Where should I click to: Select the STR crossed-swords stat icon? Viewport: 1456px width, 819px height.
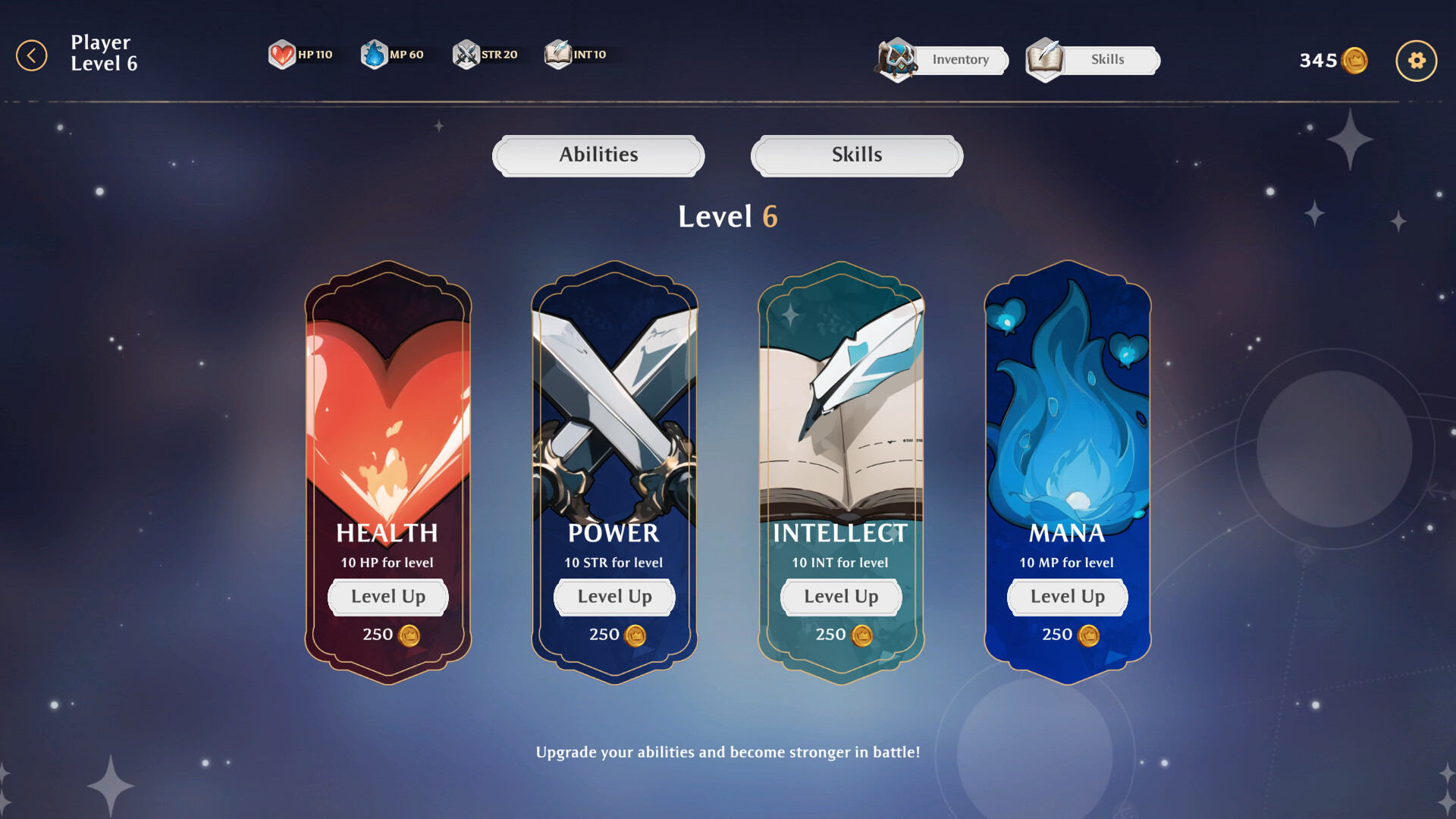(x=467, y=54)
